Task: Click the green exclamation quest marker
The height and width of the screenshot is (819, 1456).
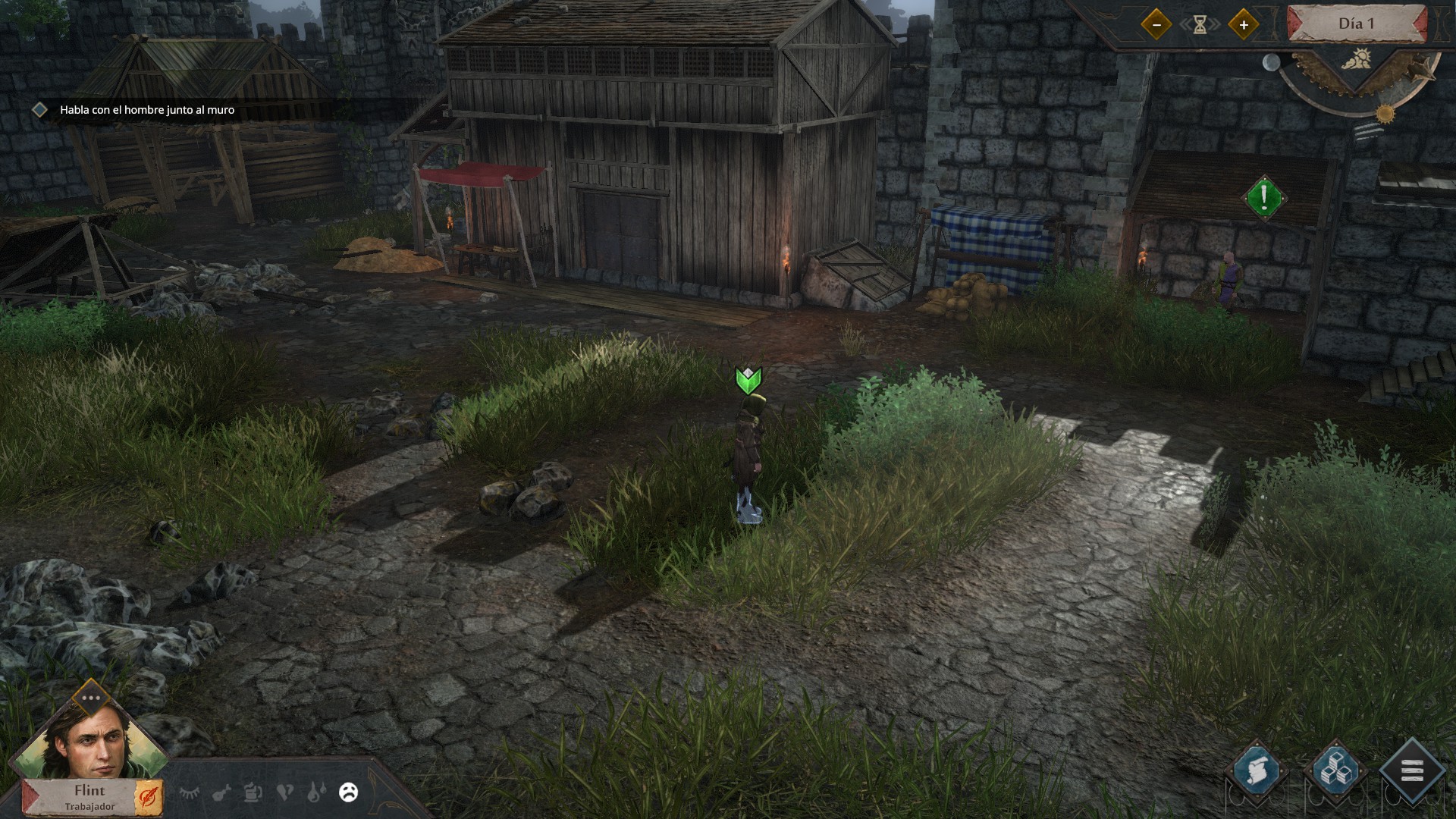Action: point(1264,198)
